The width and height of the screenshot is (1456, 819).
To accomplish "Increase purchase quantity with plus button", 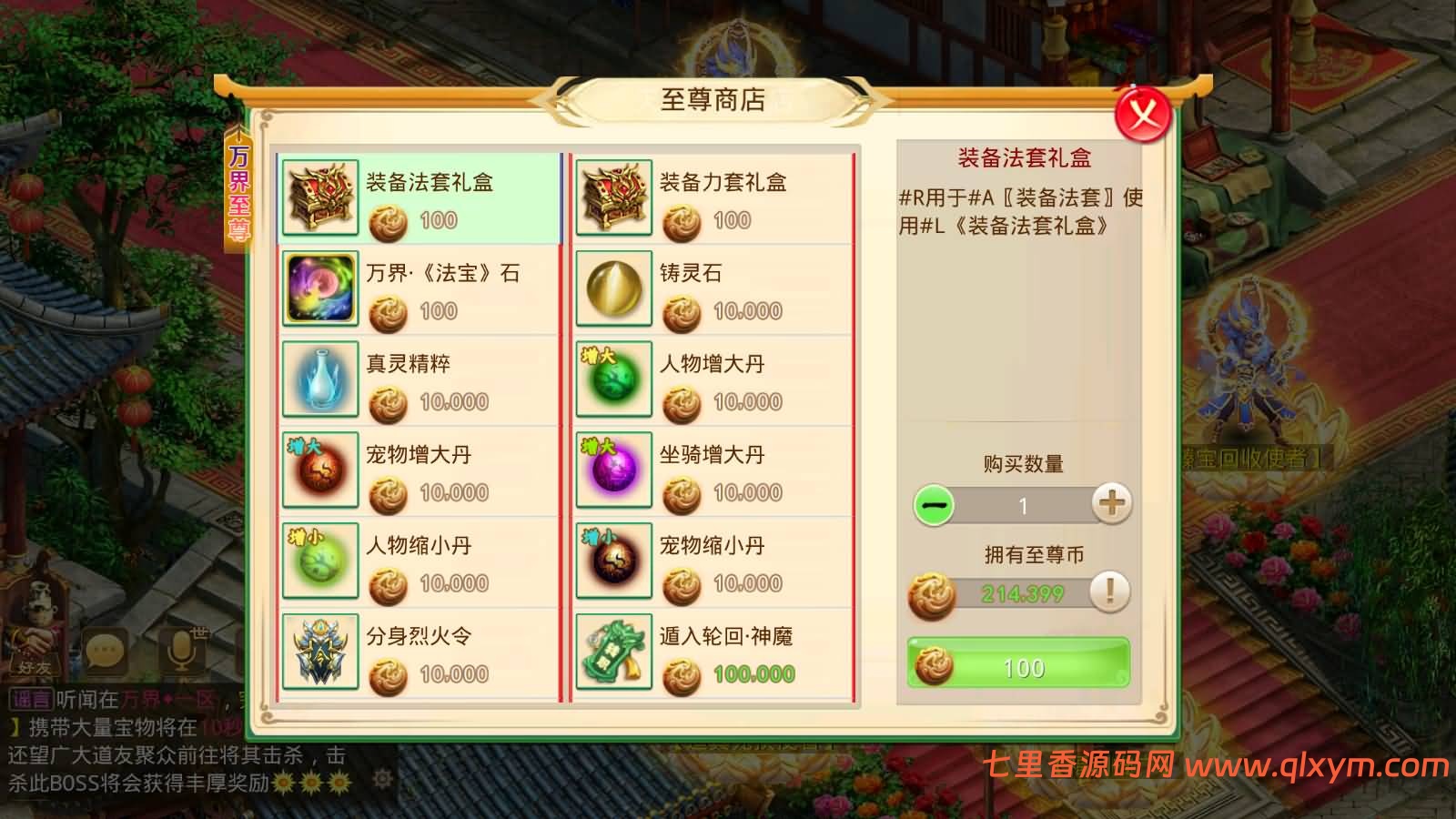I will [x=1112, y=507].
